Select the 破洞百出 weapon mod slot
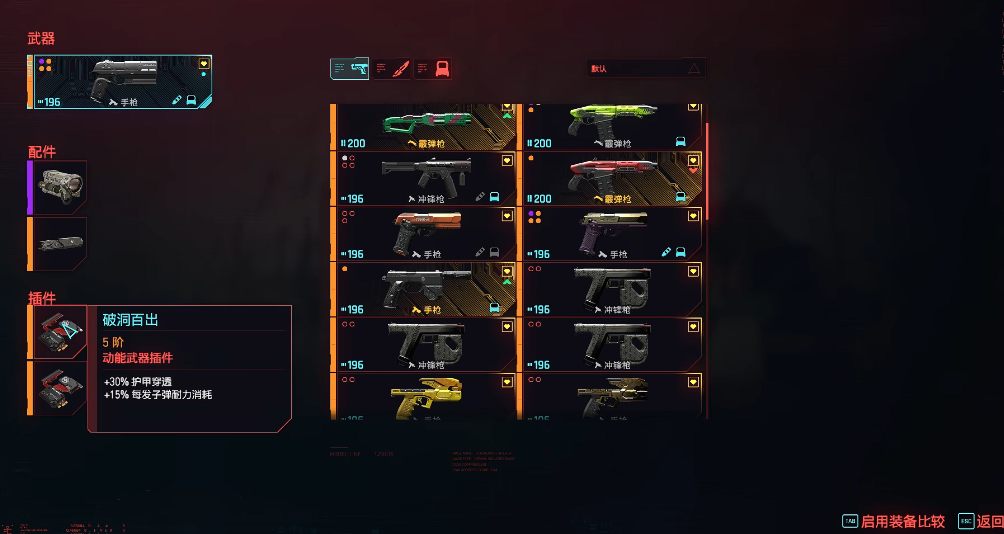The width and height of the screenshot is (1004, 534). click(x=59, y=333)
